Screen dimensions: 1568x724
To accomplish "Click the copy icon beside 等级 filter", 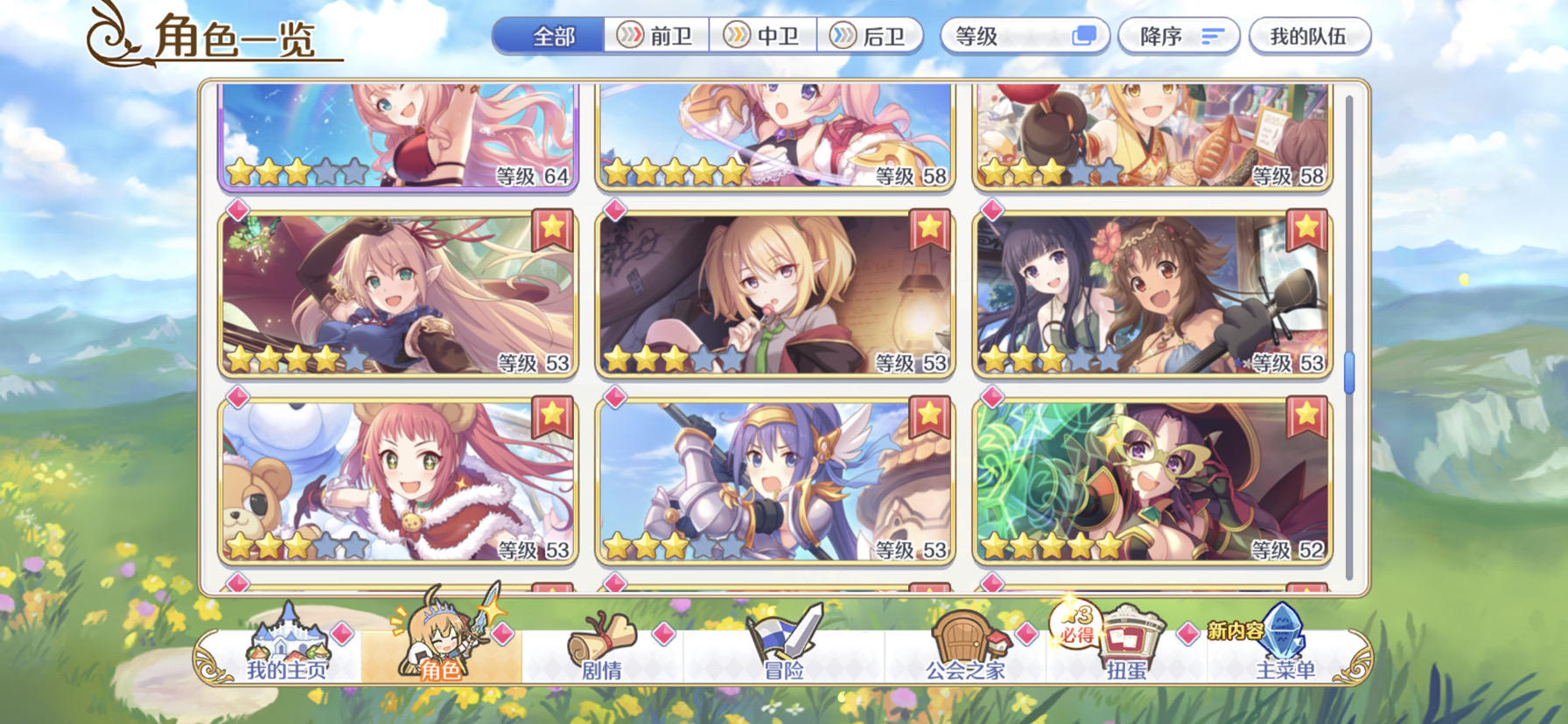I will tap(1085, 35).
